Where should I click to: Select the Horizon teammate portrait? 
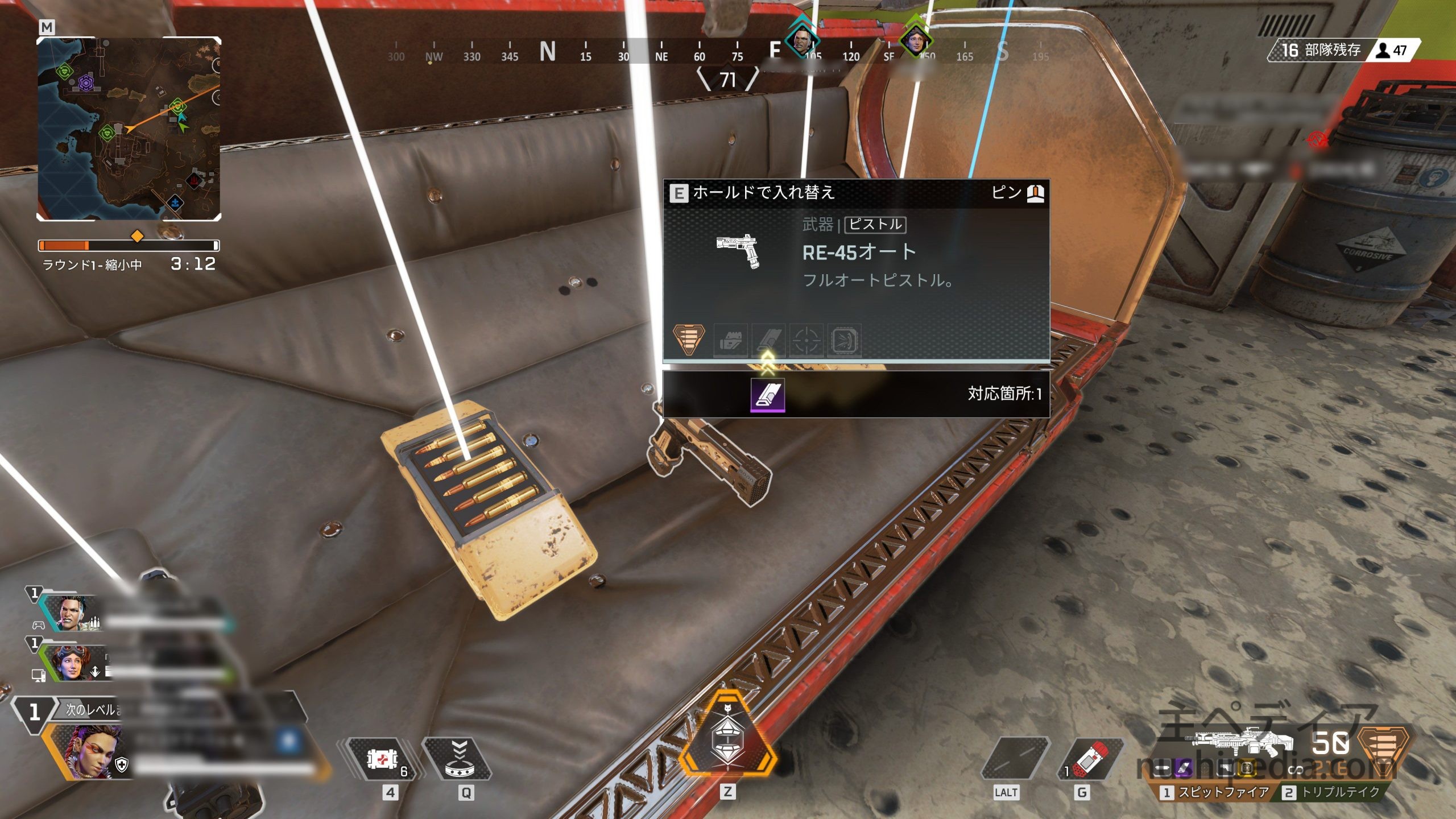click(x=71, y=663)
